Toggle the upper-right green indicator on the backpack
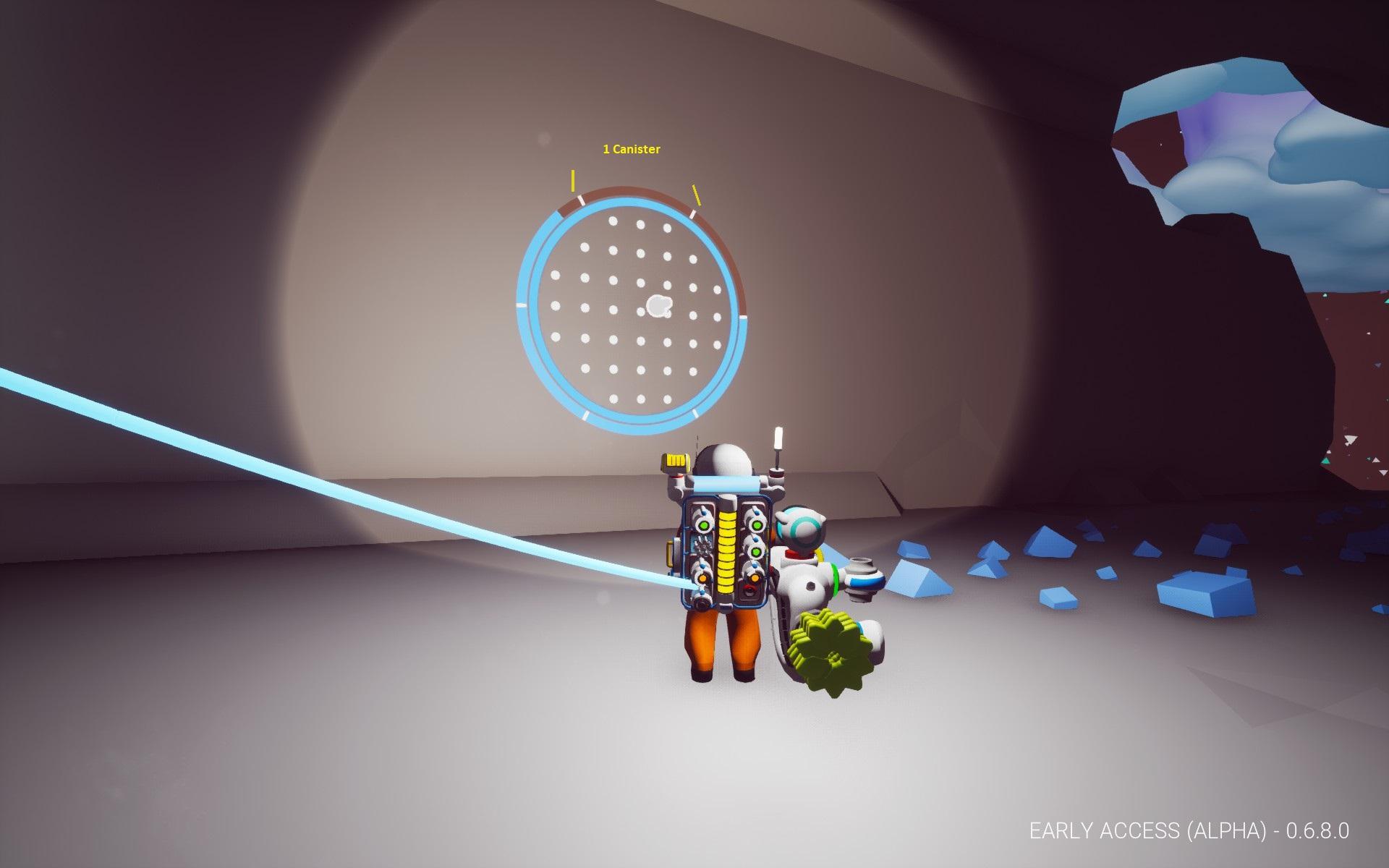 [x=757, y=525]
